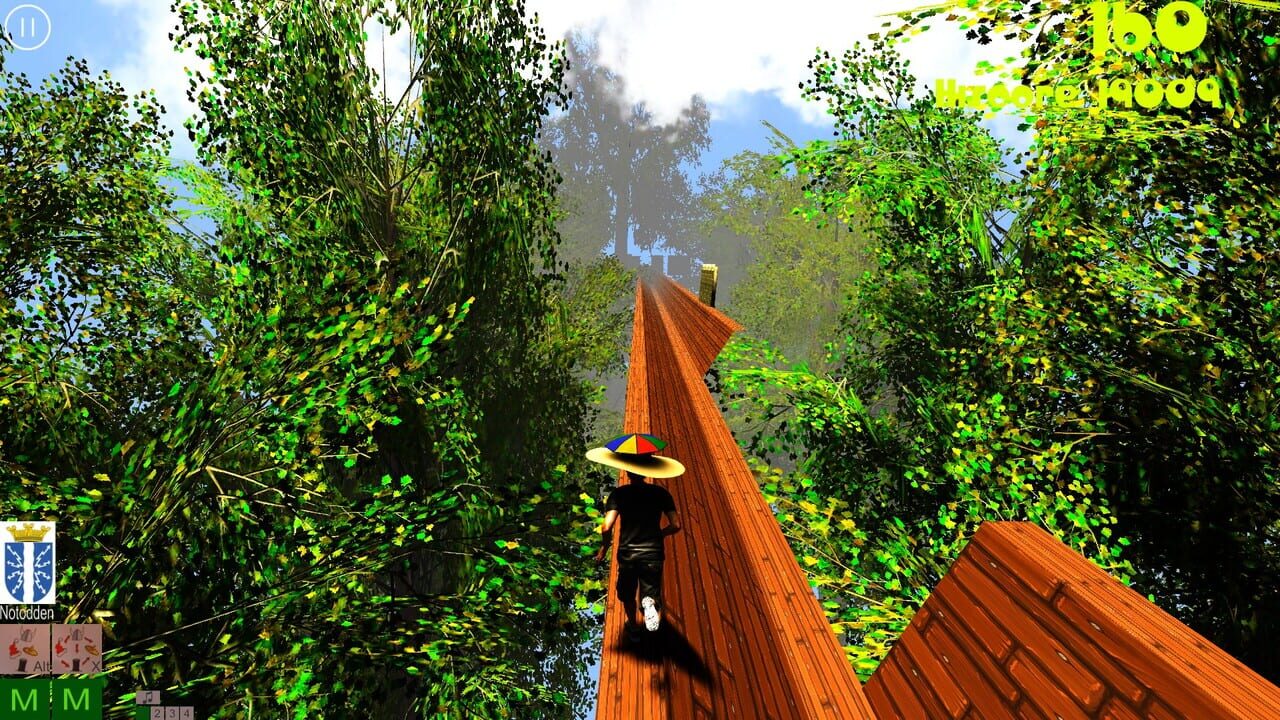Select the Alt move instruction card
Screen dimensions: 1280x720
[25, 648]
